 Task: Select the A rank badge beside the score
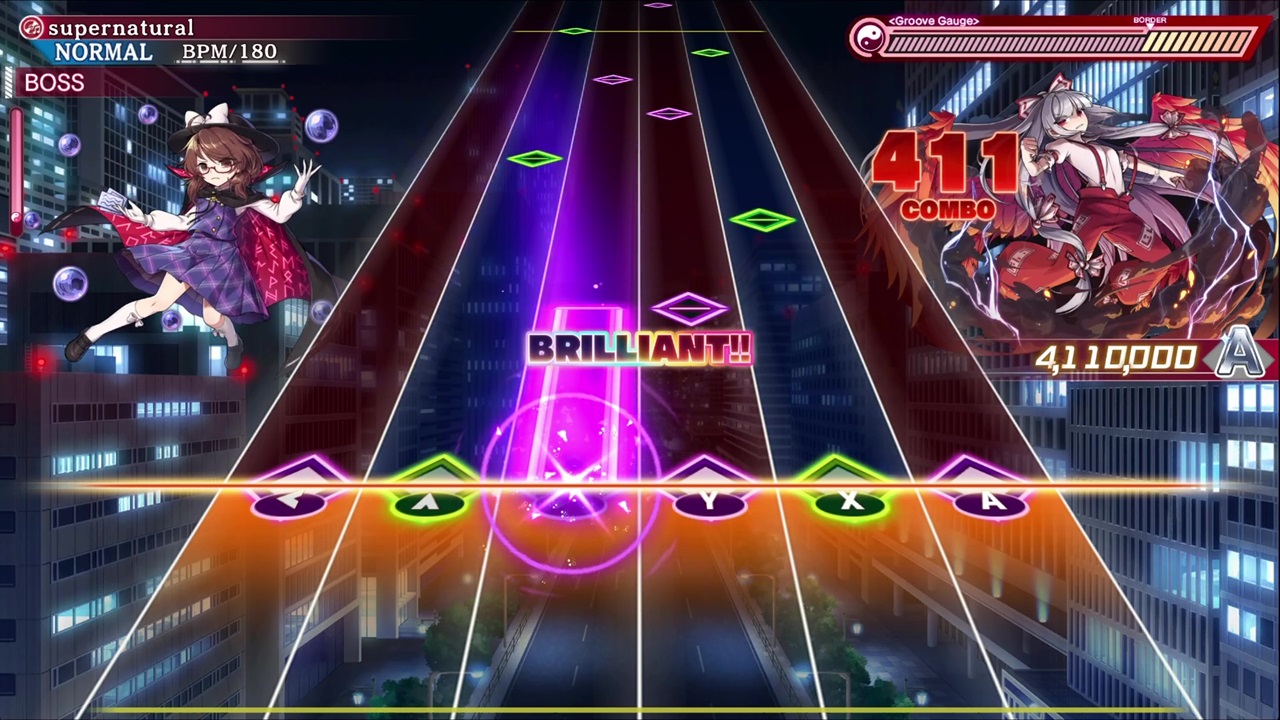pos(1240,357)
